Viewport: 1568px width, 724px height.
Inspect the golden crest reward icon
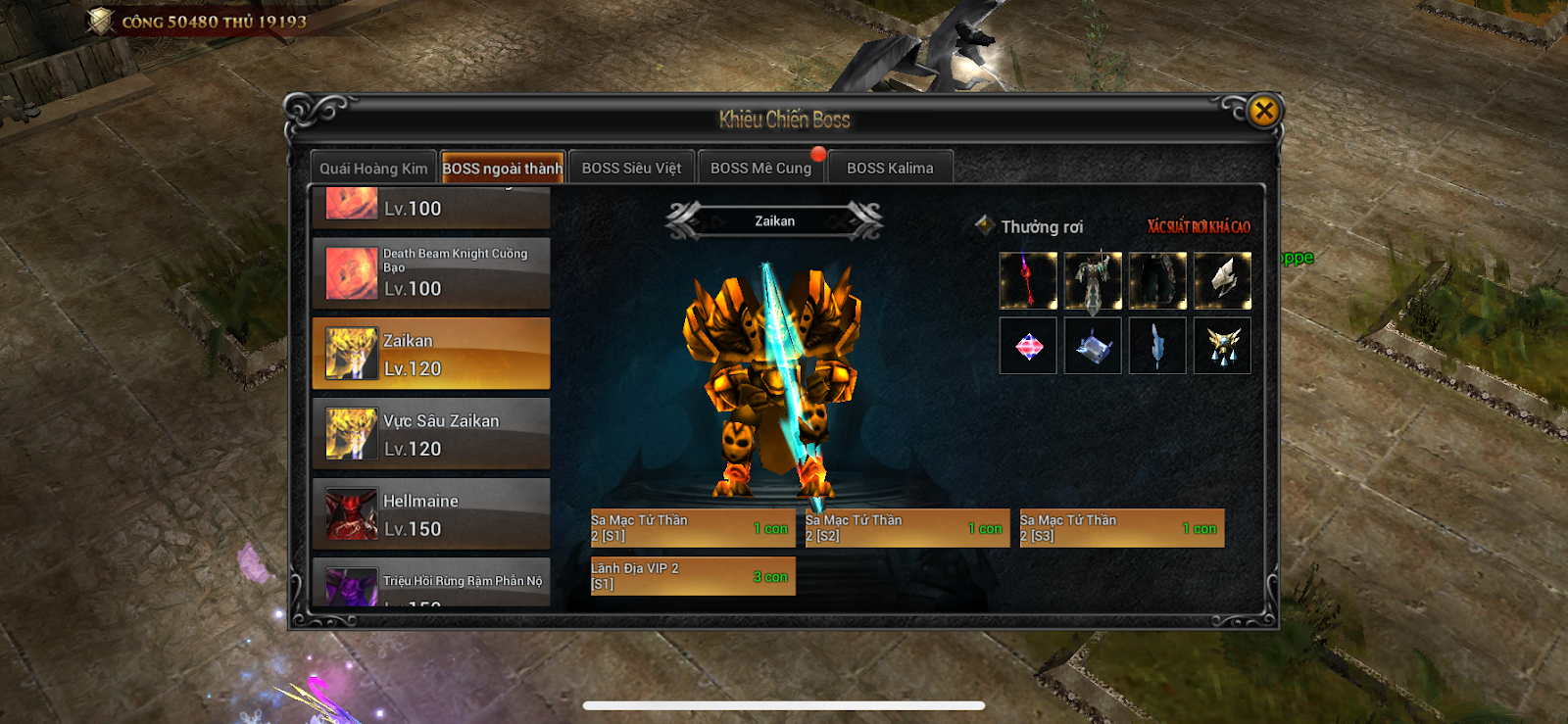[1222, 346]
